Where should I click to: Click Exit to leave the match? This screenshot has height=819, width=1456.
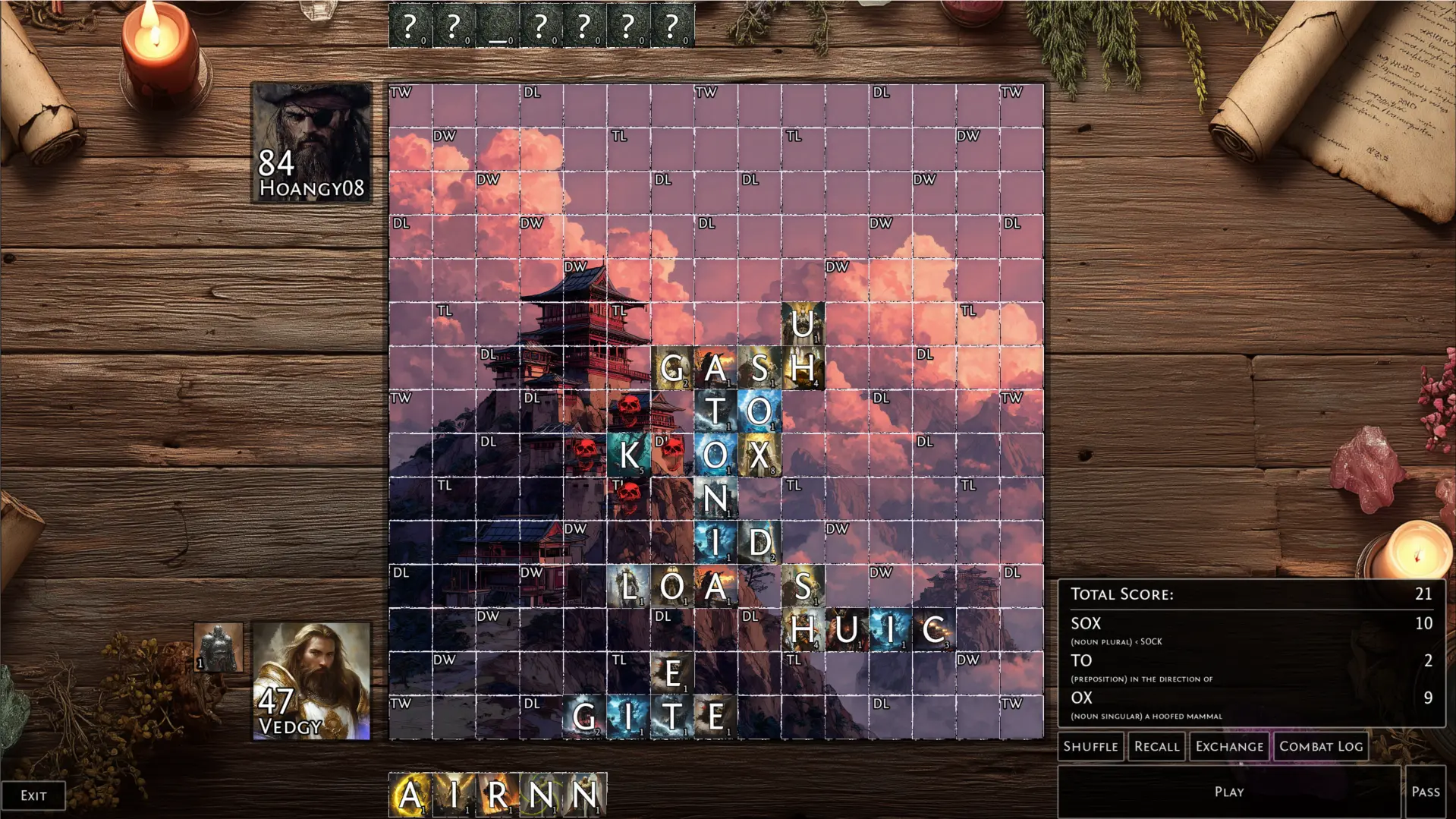coord(33,795)
